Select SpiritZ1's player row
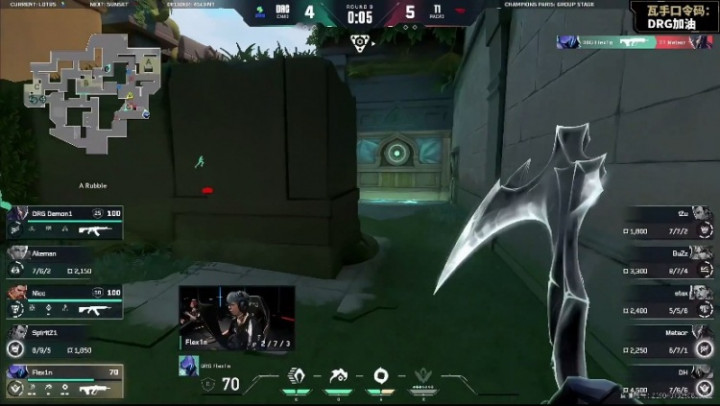The image size is (720, 406). [x=64, y=341]
